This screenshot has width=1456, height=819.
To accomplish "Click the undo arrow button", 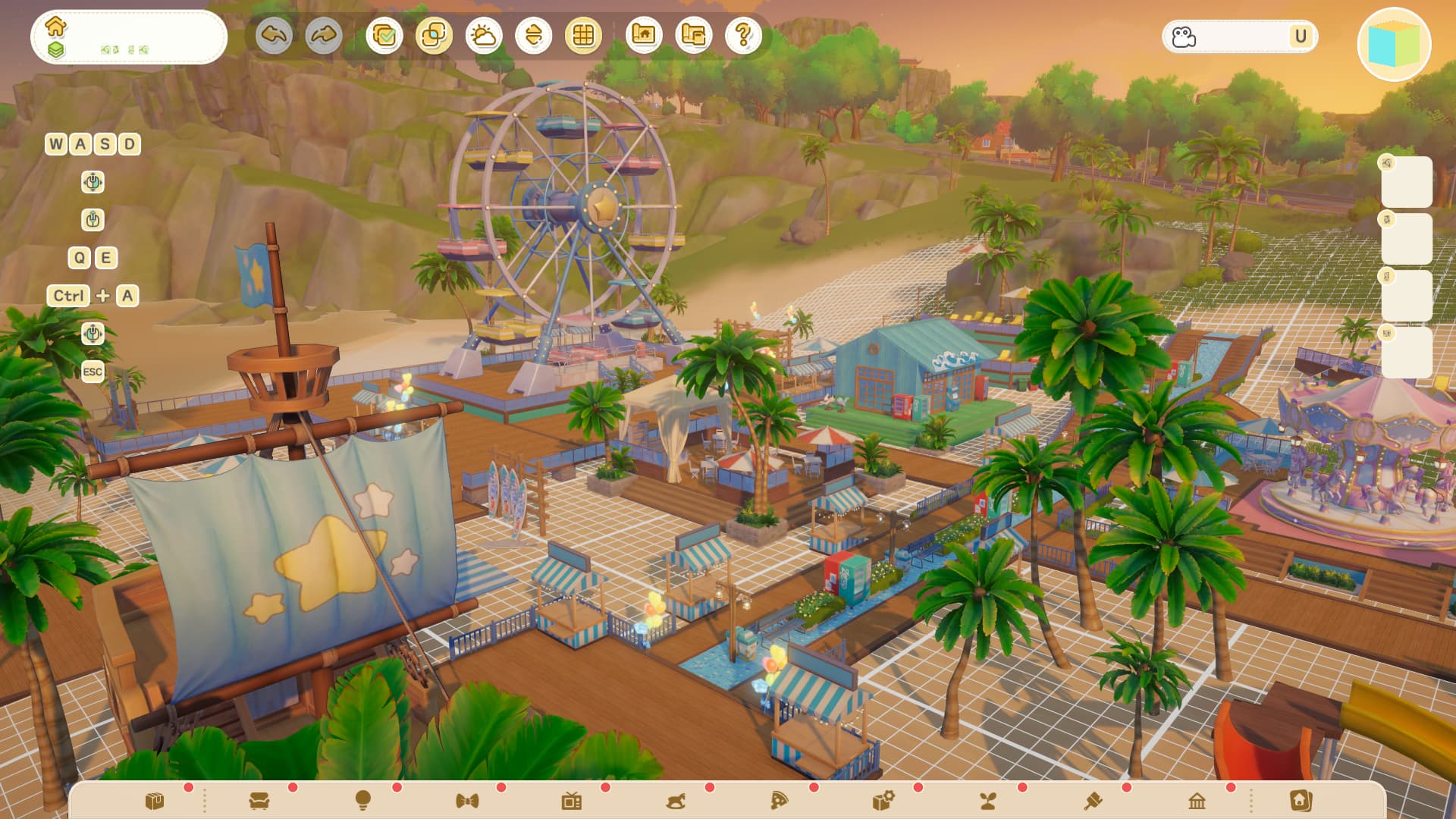I will tap(274, 36).
